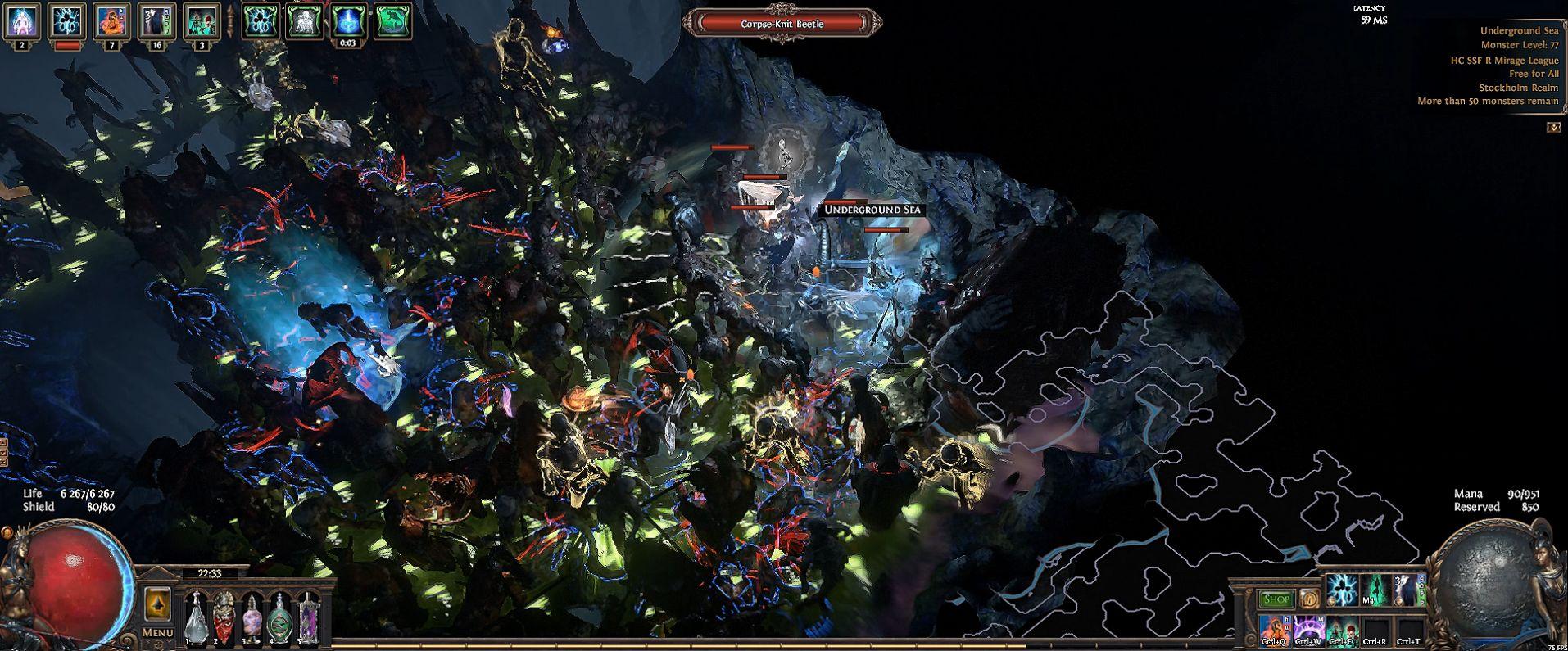Click the green swirling serpent buff icon
Screen dimensions: 1568x651
392,21
